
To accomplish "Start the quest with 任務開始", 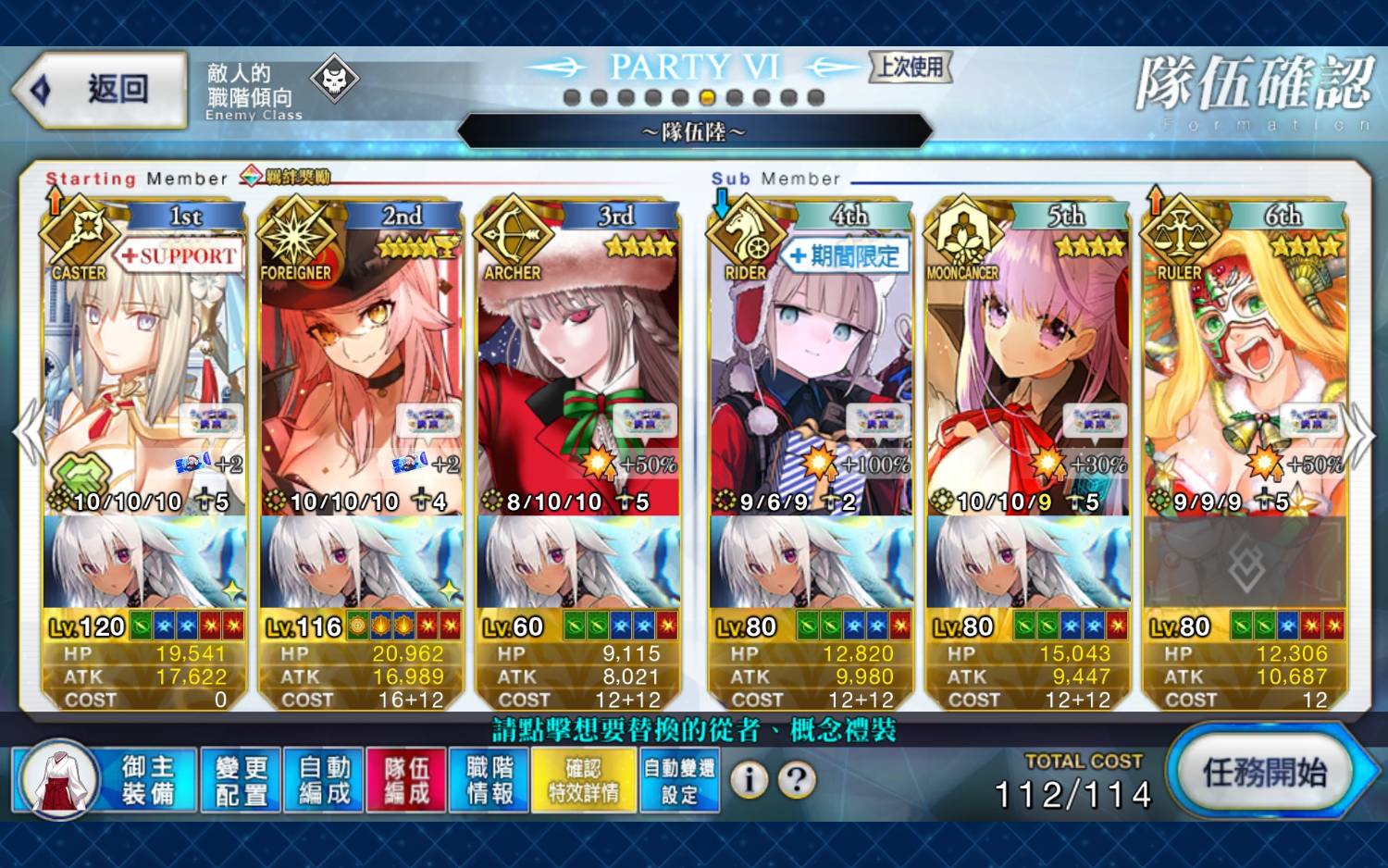I will [x=1265, y=774].
